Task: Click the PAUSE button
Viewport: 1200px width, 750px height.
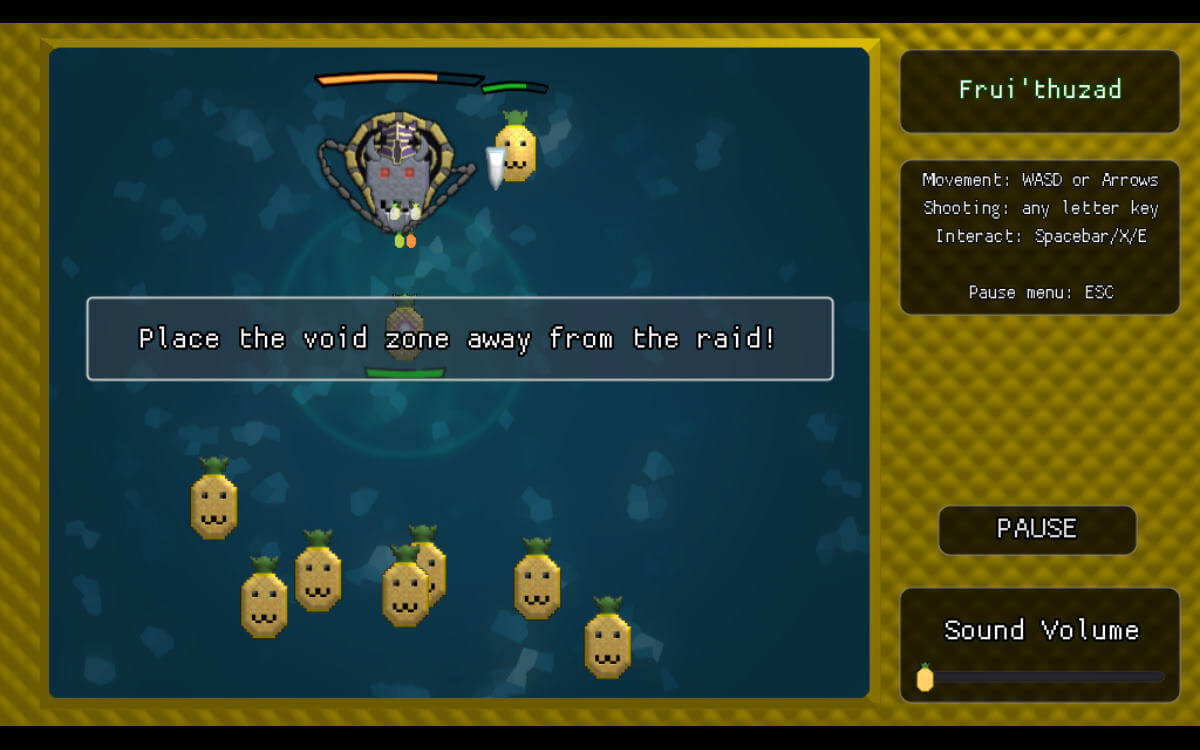Action: [1037, 529]
